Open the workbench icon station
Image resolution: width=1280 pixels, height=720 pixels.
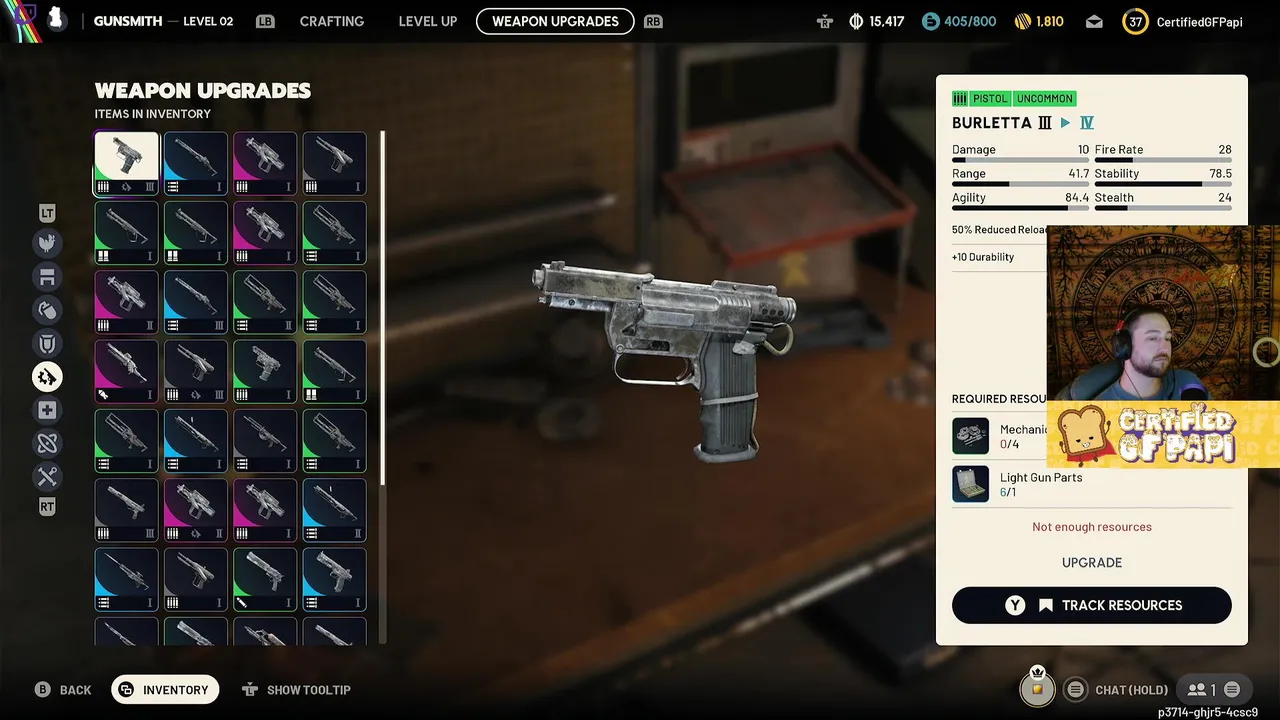click(x=47, y=277)
